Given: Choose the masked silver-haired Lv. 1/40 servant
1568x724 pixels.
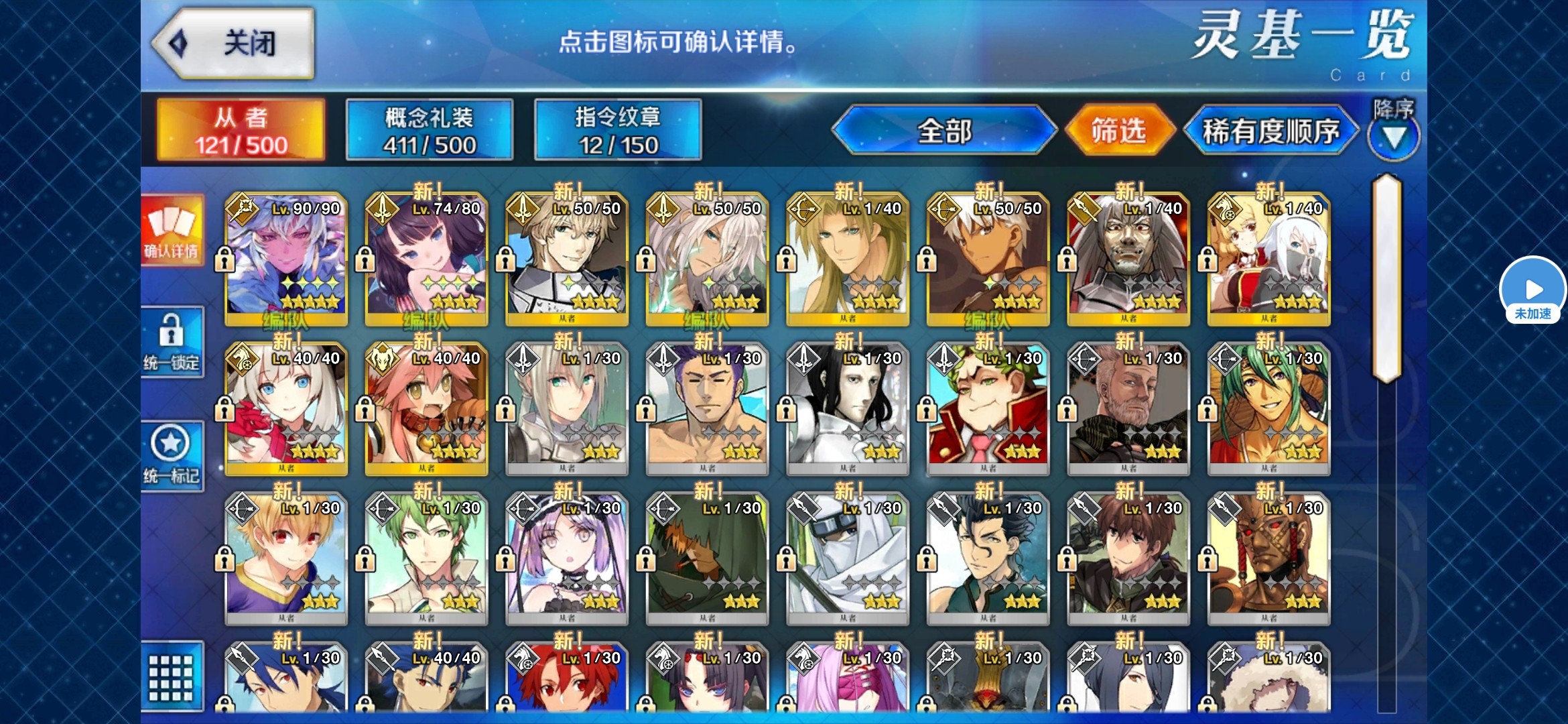Looking at the screenshot, I should coord(1129,258).
